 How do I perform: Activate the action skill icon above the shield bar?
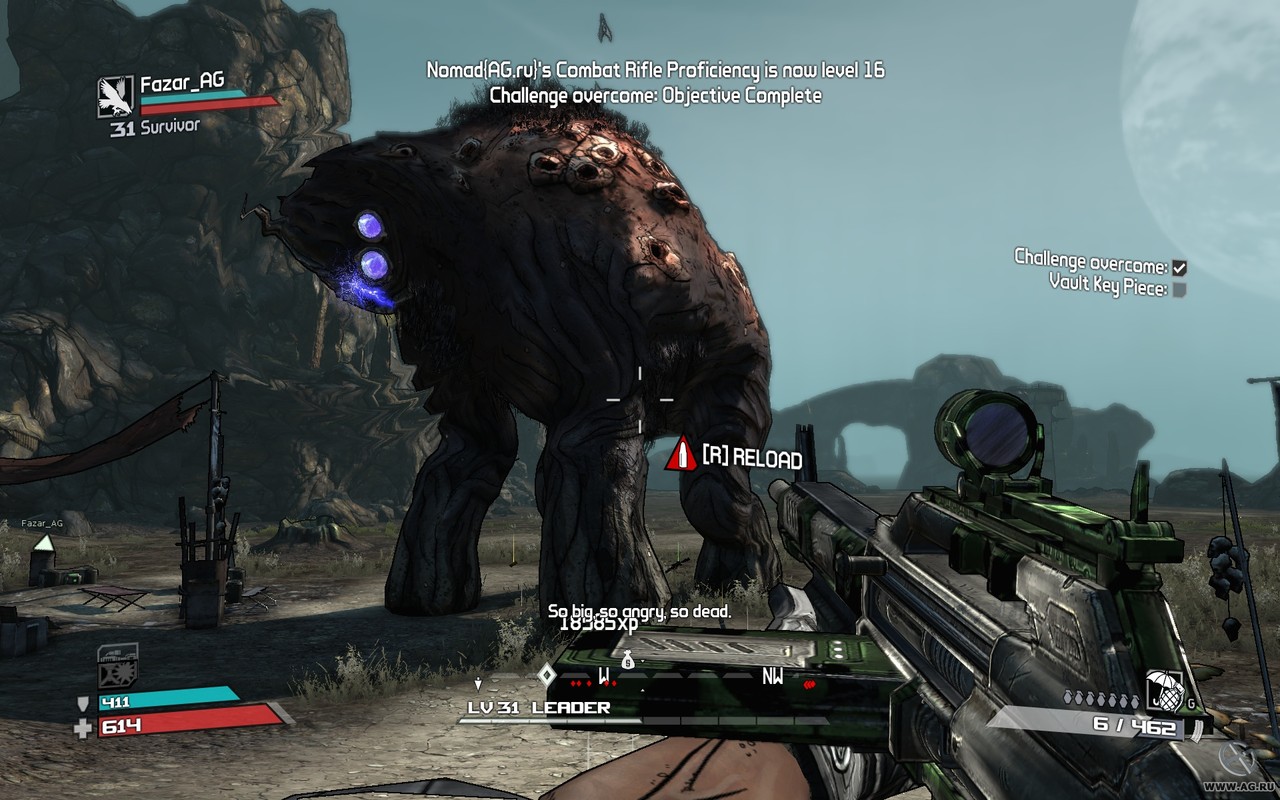click(x=117, y=663)
